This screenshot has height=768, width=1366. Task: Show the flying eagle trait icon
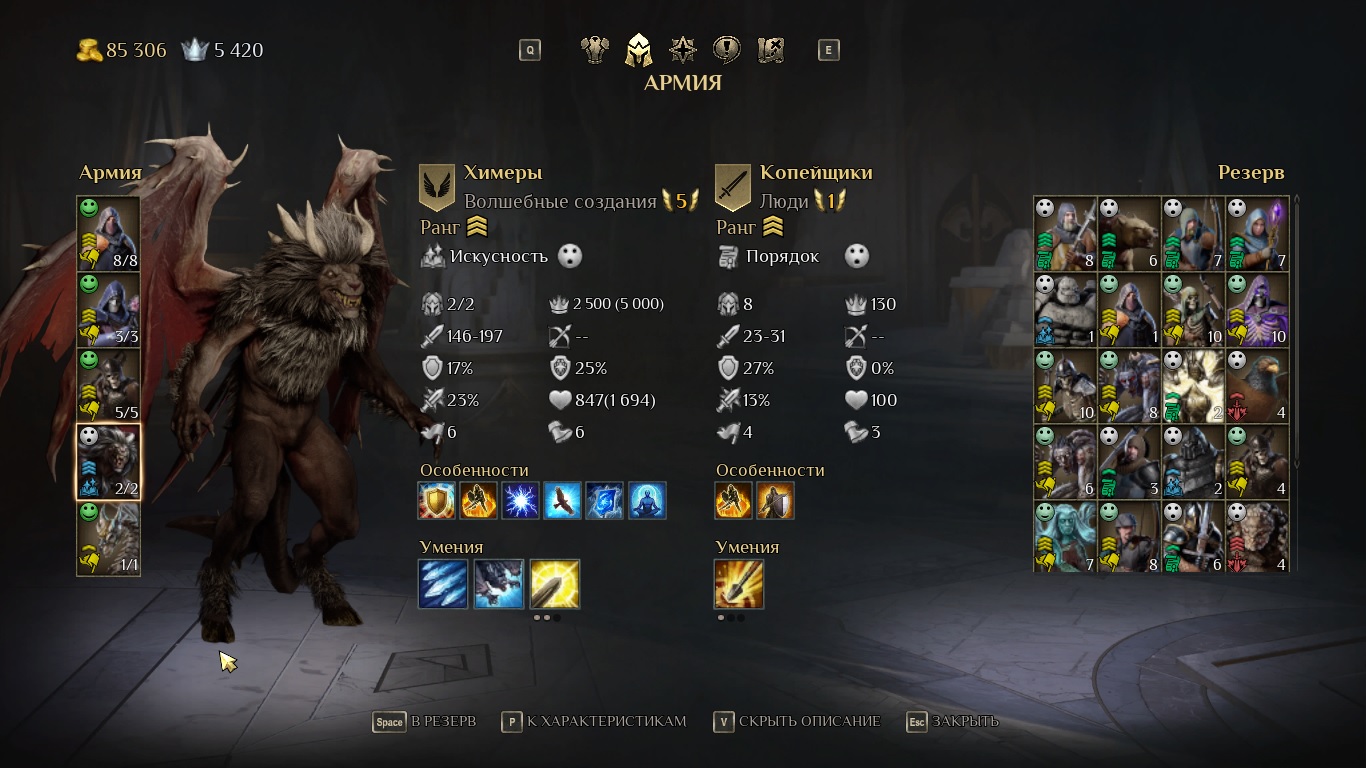(563, 501)
